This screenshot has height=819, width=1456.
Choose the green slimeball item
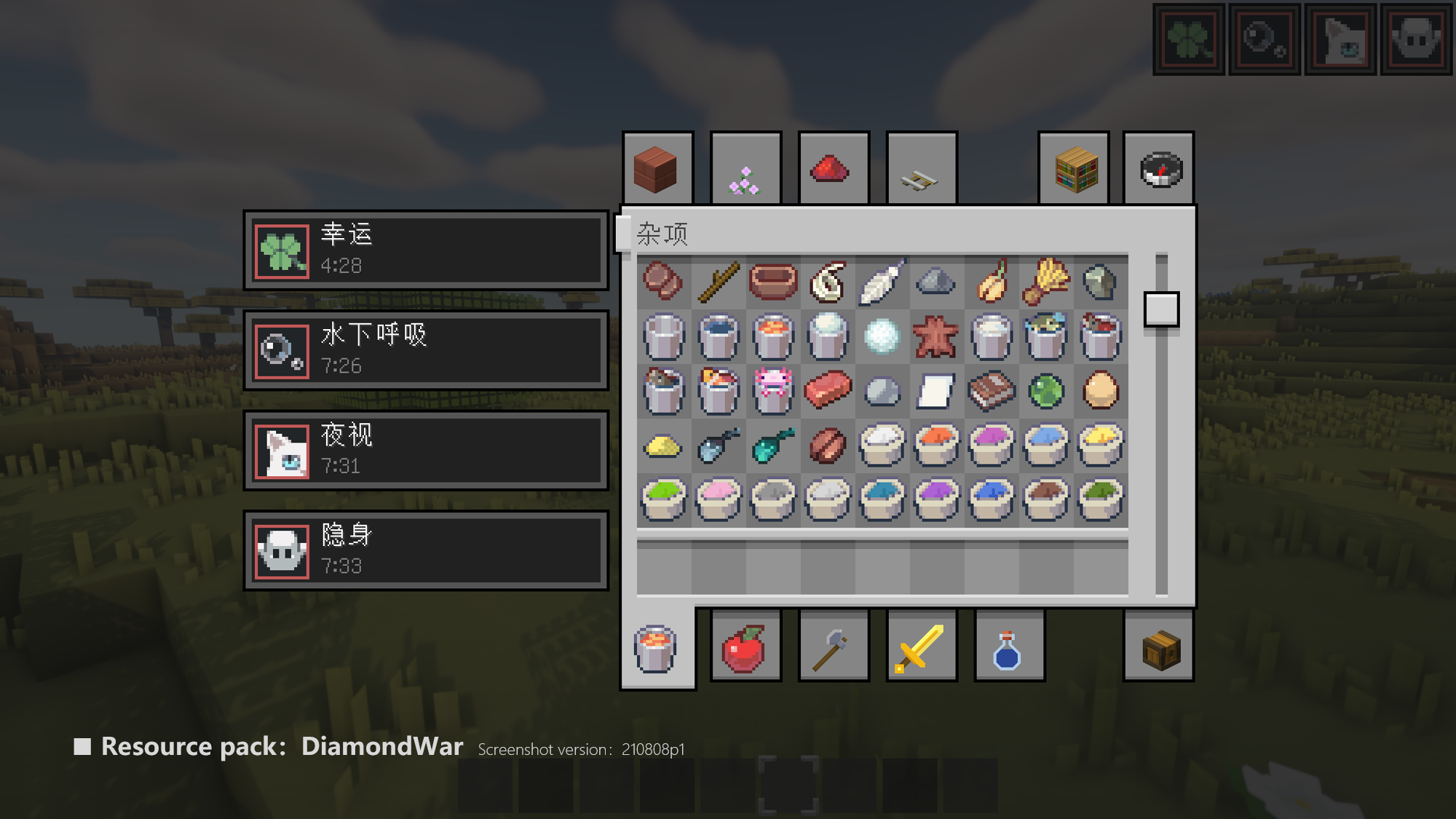[1046, 390]
